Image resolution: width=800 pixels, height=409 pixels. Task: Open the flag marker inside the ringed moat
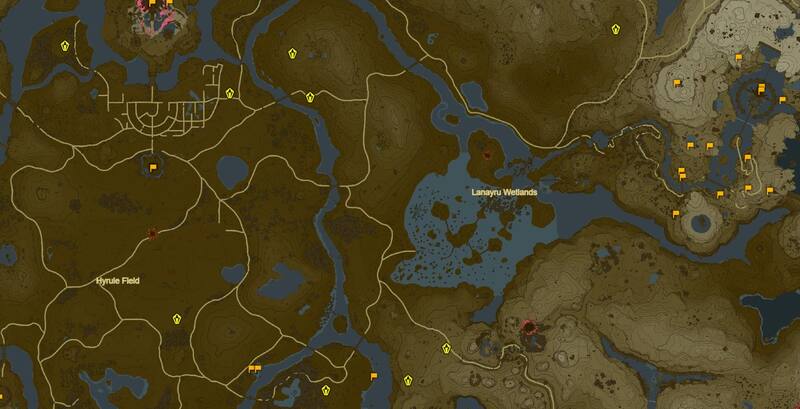pyautogui.click(x=153, y=169)
